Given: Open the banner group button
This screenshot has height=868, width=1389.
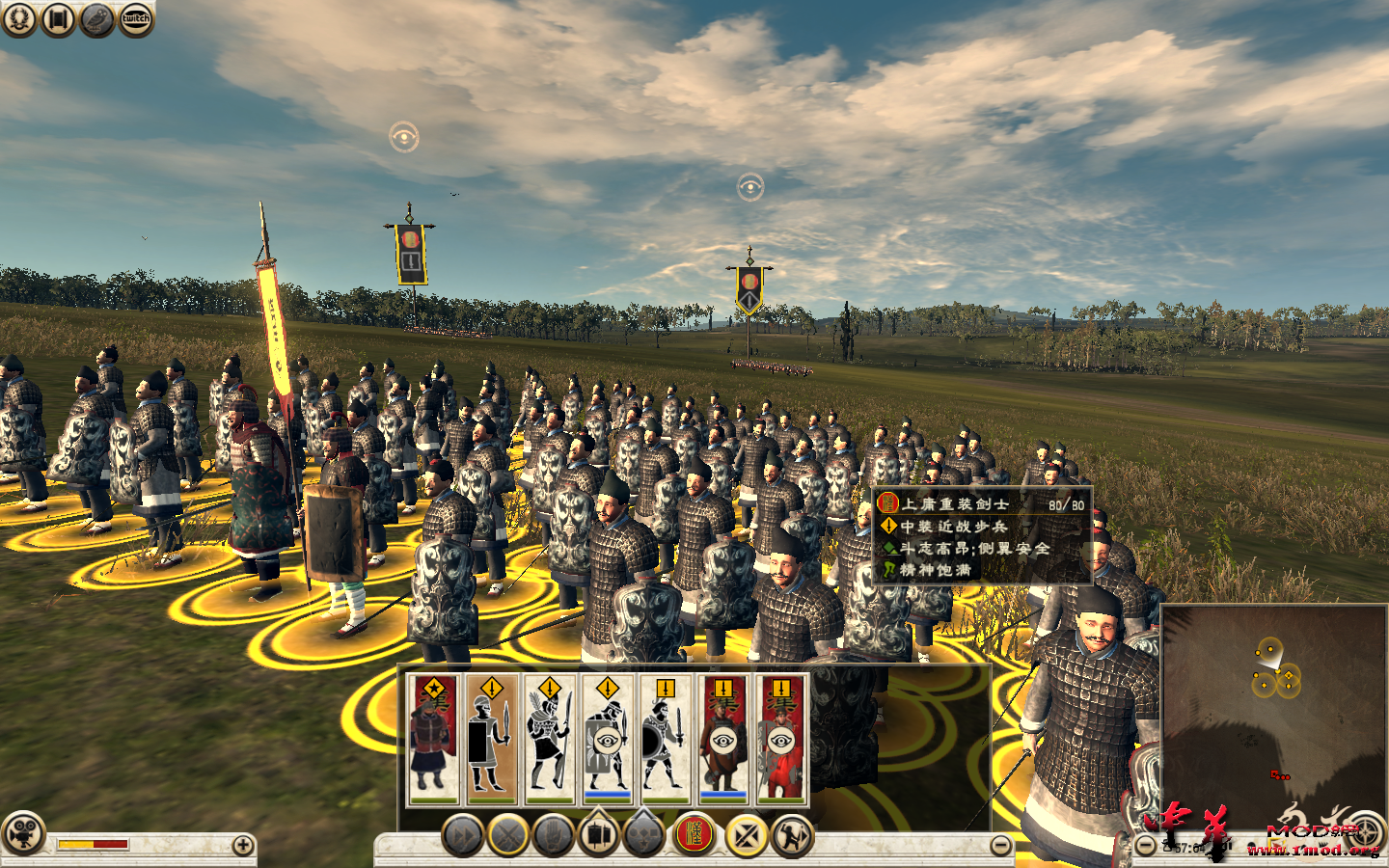Looking at the screenshot, I should click(599, 835).
